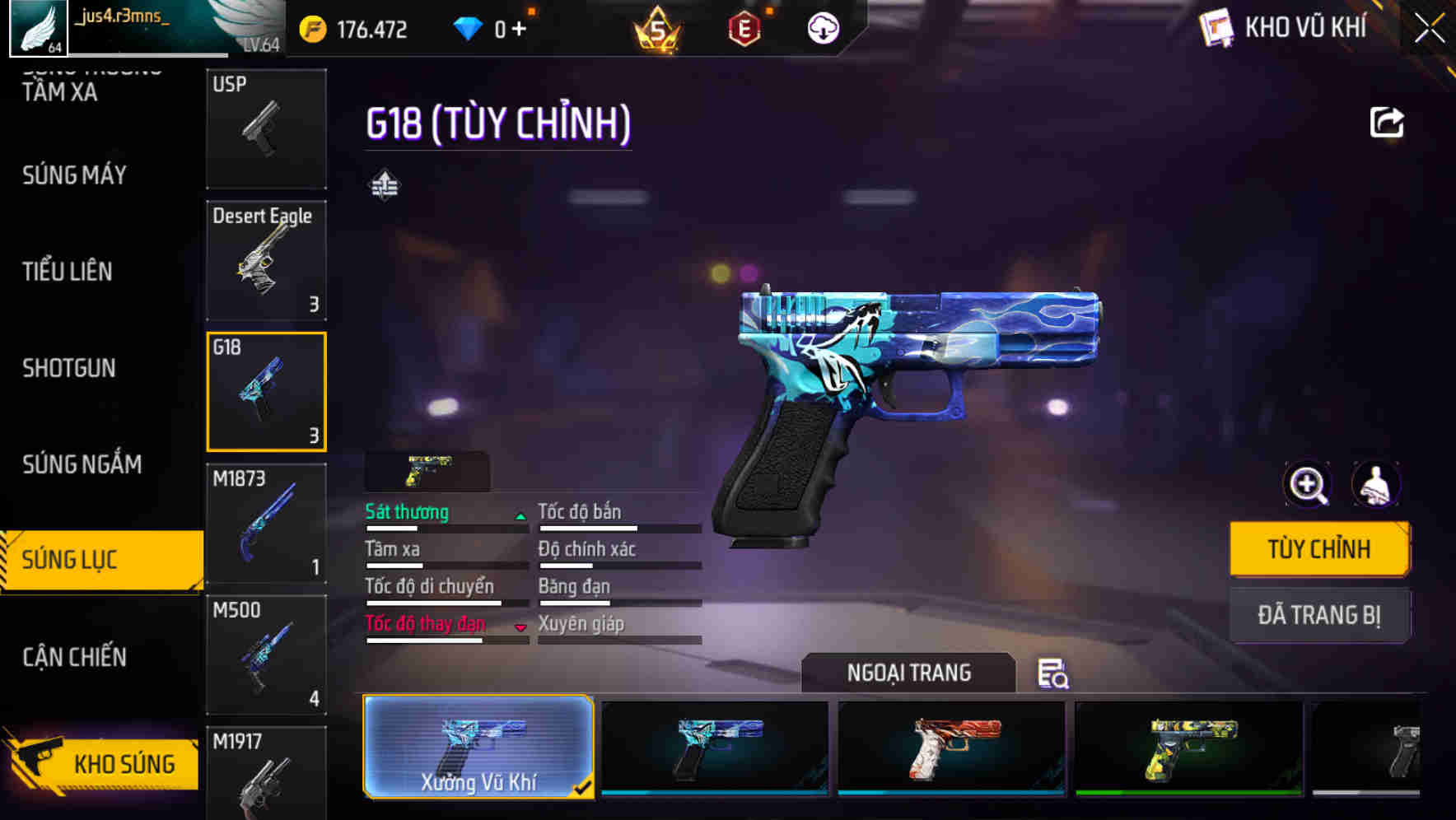Click the cloud download icon in top bar
The image size is (1456, 820).
[821, 27]
